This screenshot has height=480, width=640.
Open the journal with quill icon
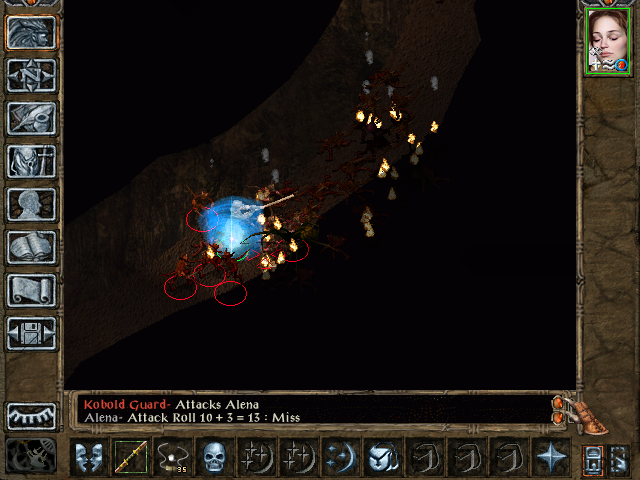[31, 118]
